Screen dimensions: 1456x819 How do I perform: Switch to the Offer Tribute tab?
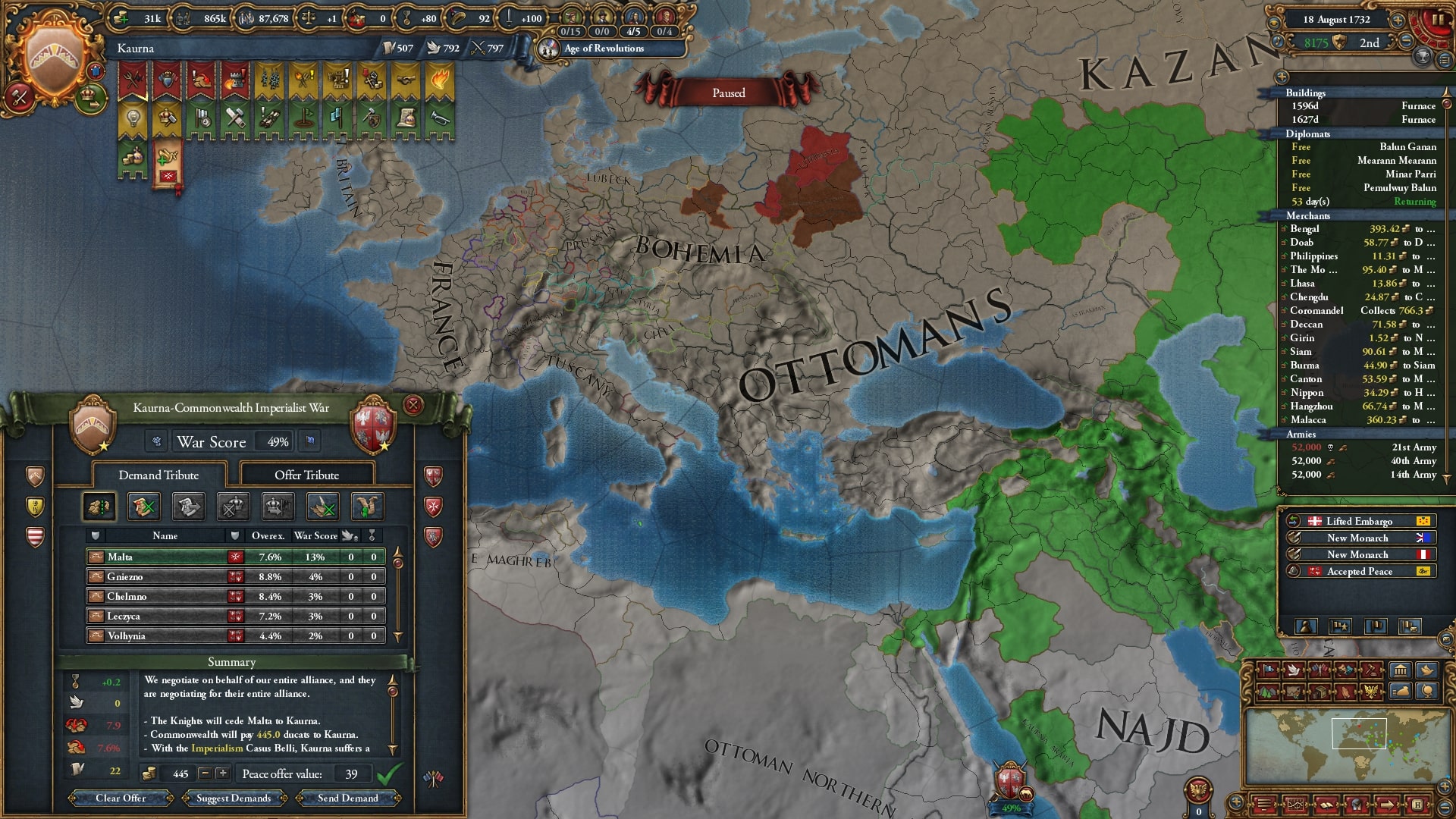pos(306,475)
